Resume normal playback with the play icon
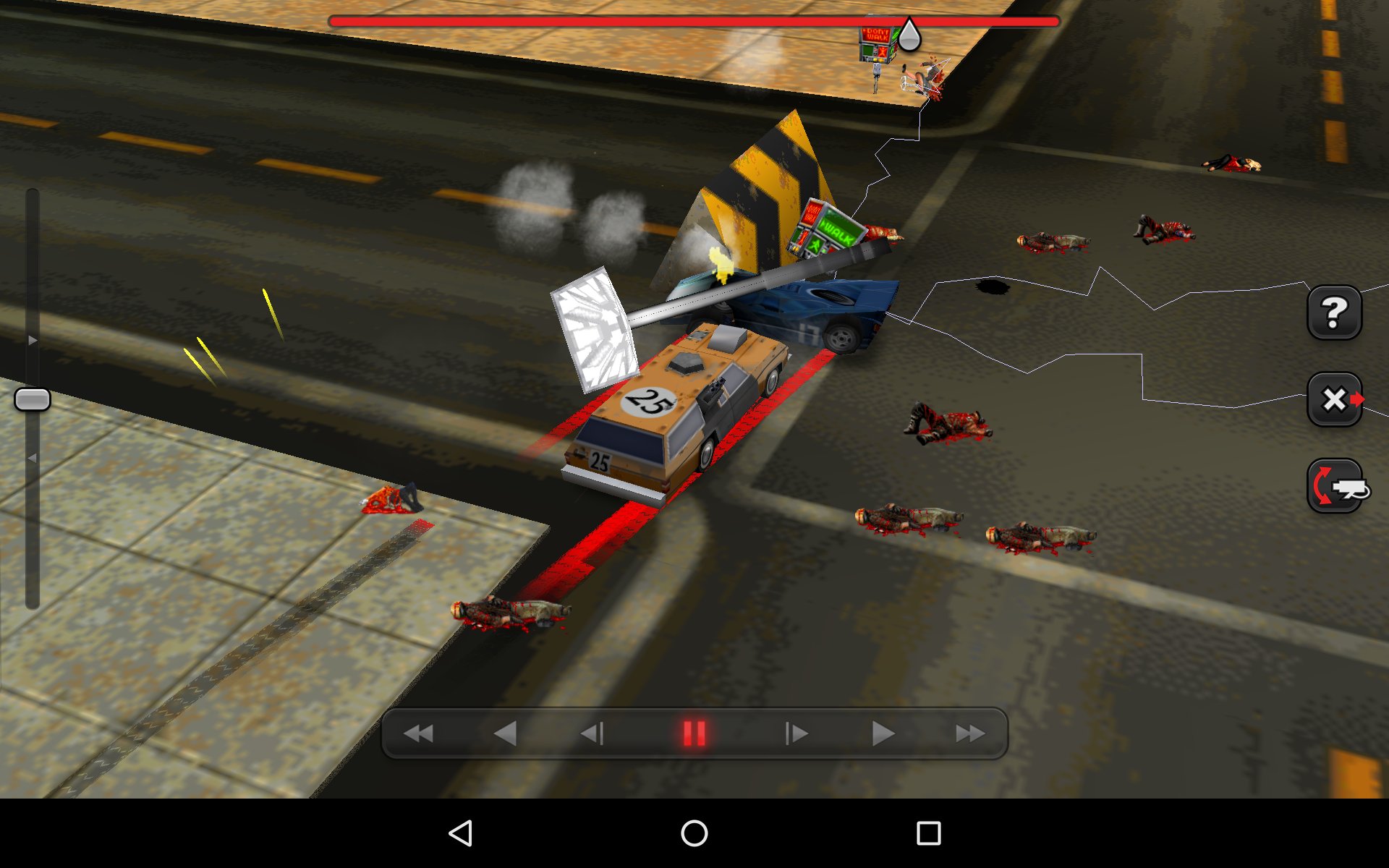1389x868 pixels. point(881,733)
